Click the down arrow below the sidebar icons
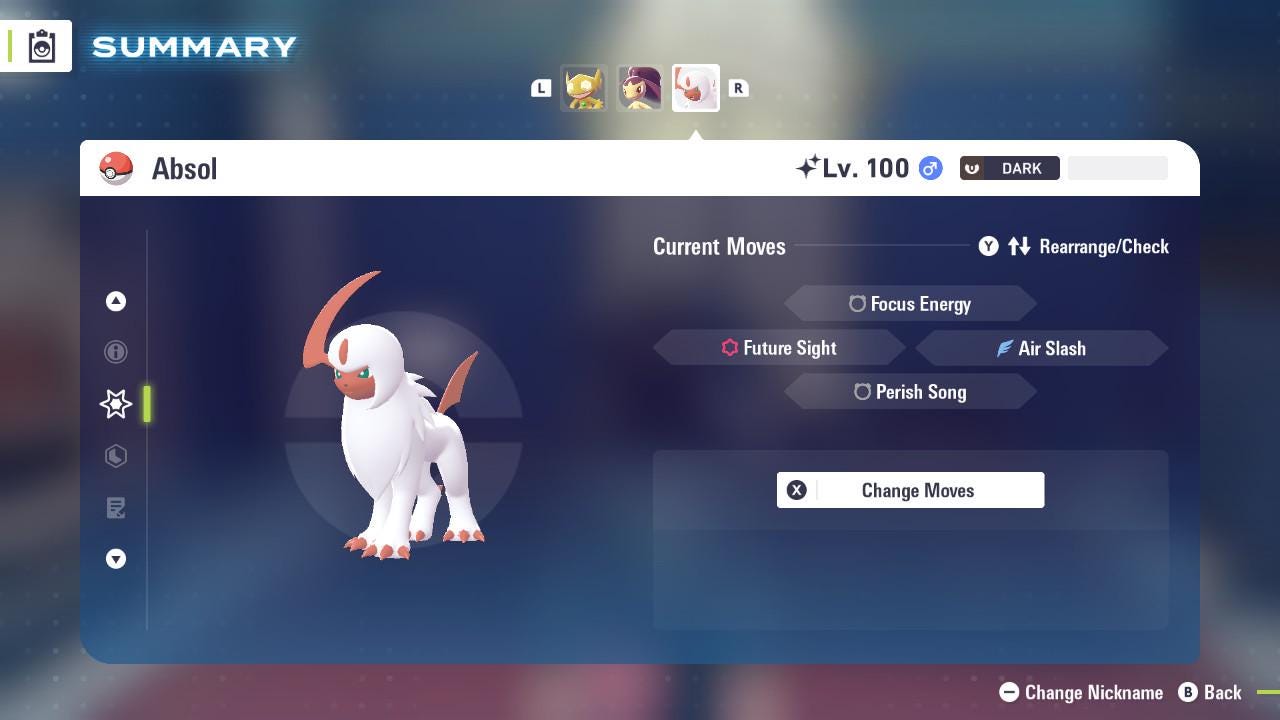1280x720 pixels. coord(116,559)
